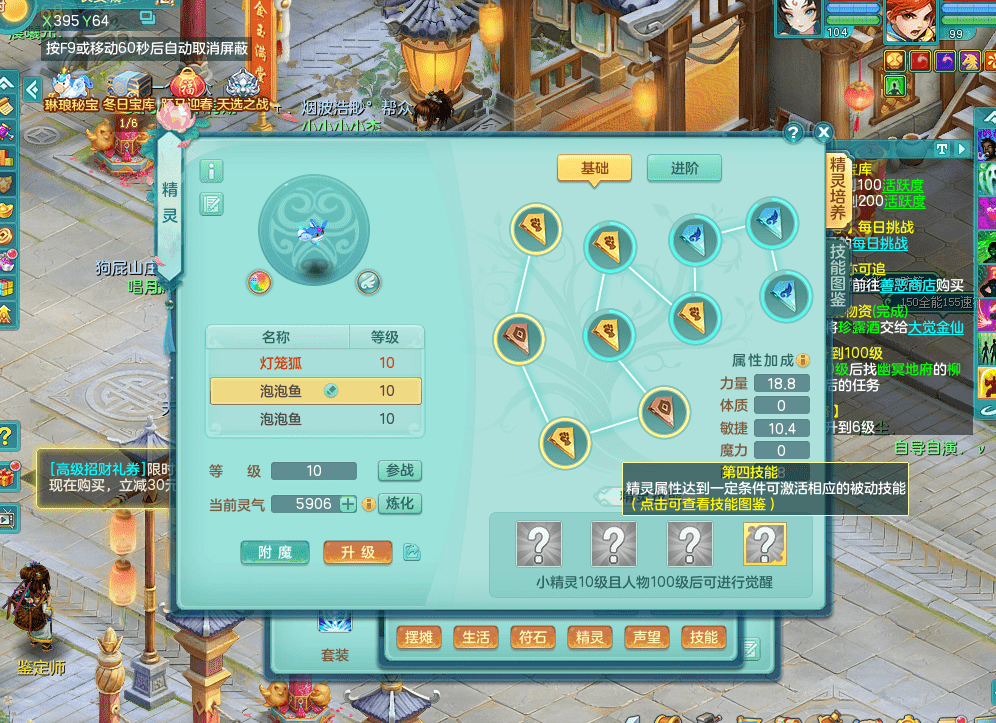Image resolution: width=996 pixels, height=723 pixels.
Task: Switch to the 进阶 tab
Action: (x=684, y=168)
